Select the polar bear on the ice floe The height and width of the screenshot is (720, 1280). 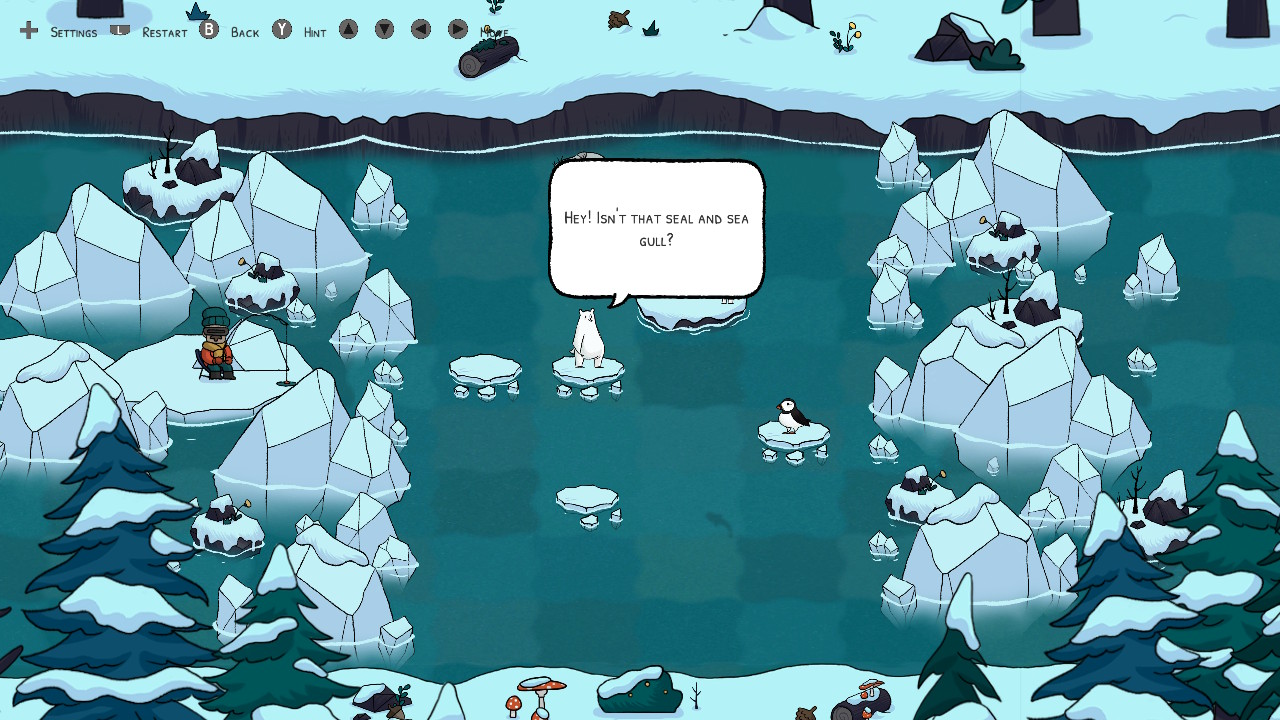tap(587, 335)
